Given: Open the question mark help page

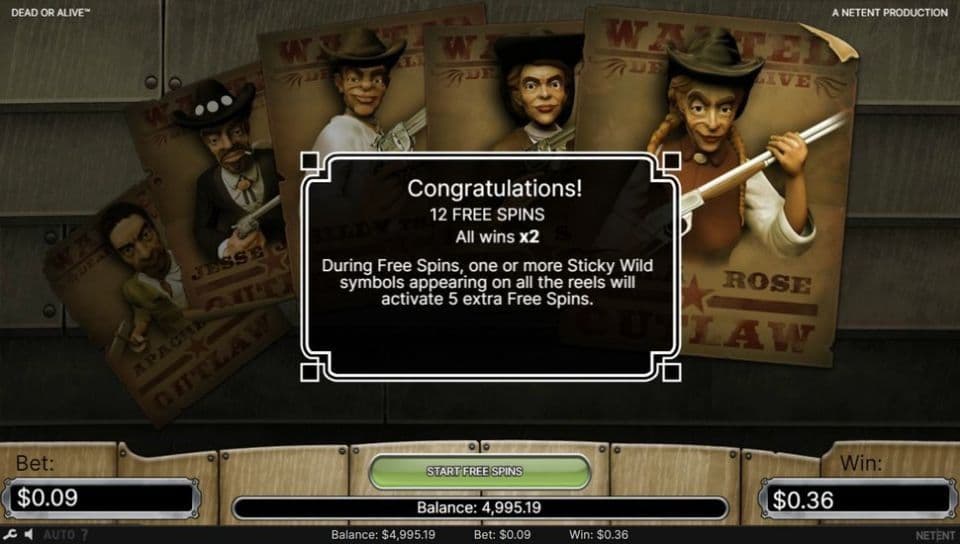Looking at the screenshot, I should point(84,535).
